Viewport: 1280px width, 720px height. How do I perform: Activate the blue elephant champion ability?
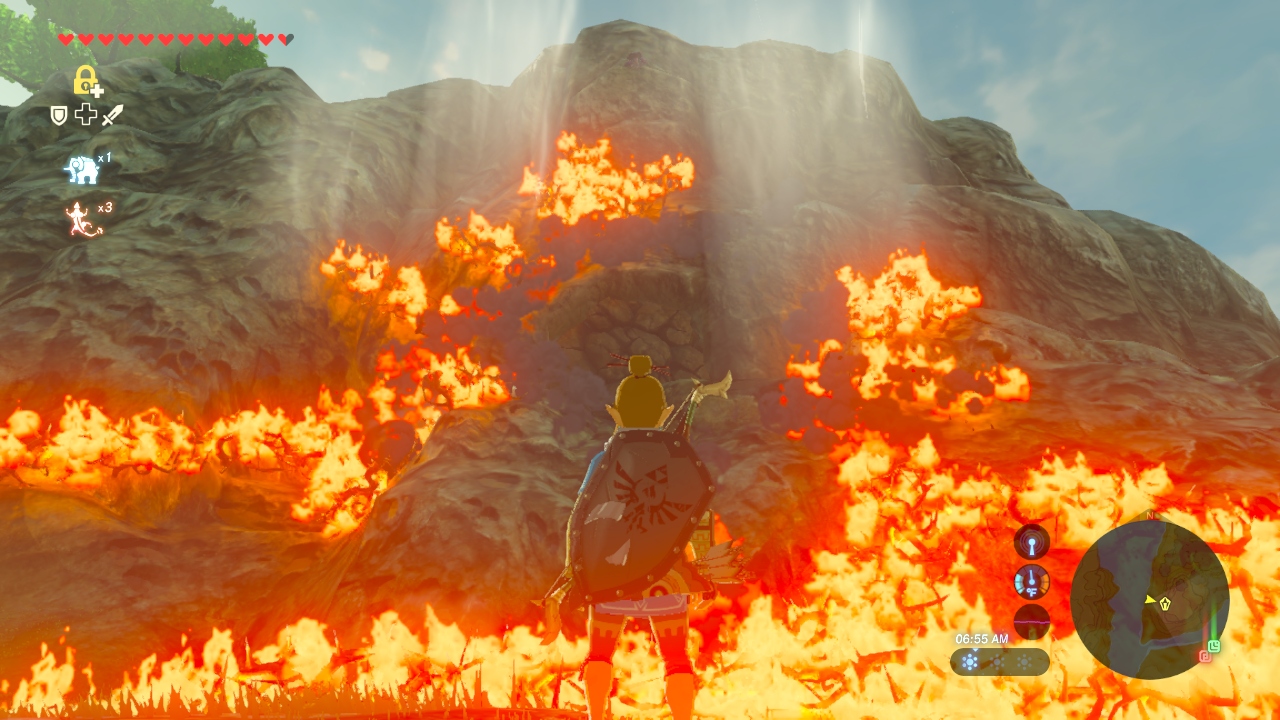tap(82, 169)
